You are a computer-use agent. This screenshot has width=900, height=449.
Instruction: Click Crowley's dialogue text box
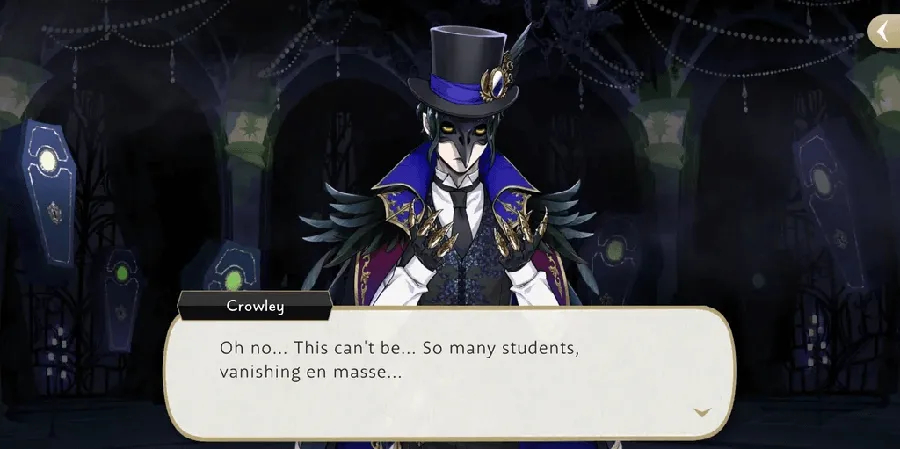450,372
